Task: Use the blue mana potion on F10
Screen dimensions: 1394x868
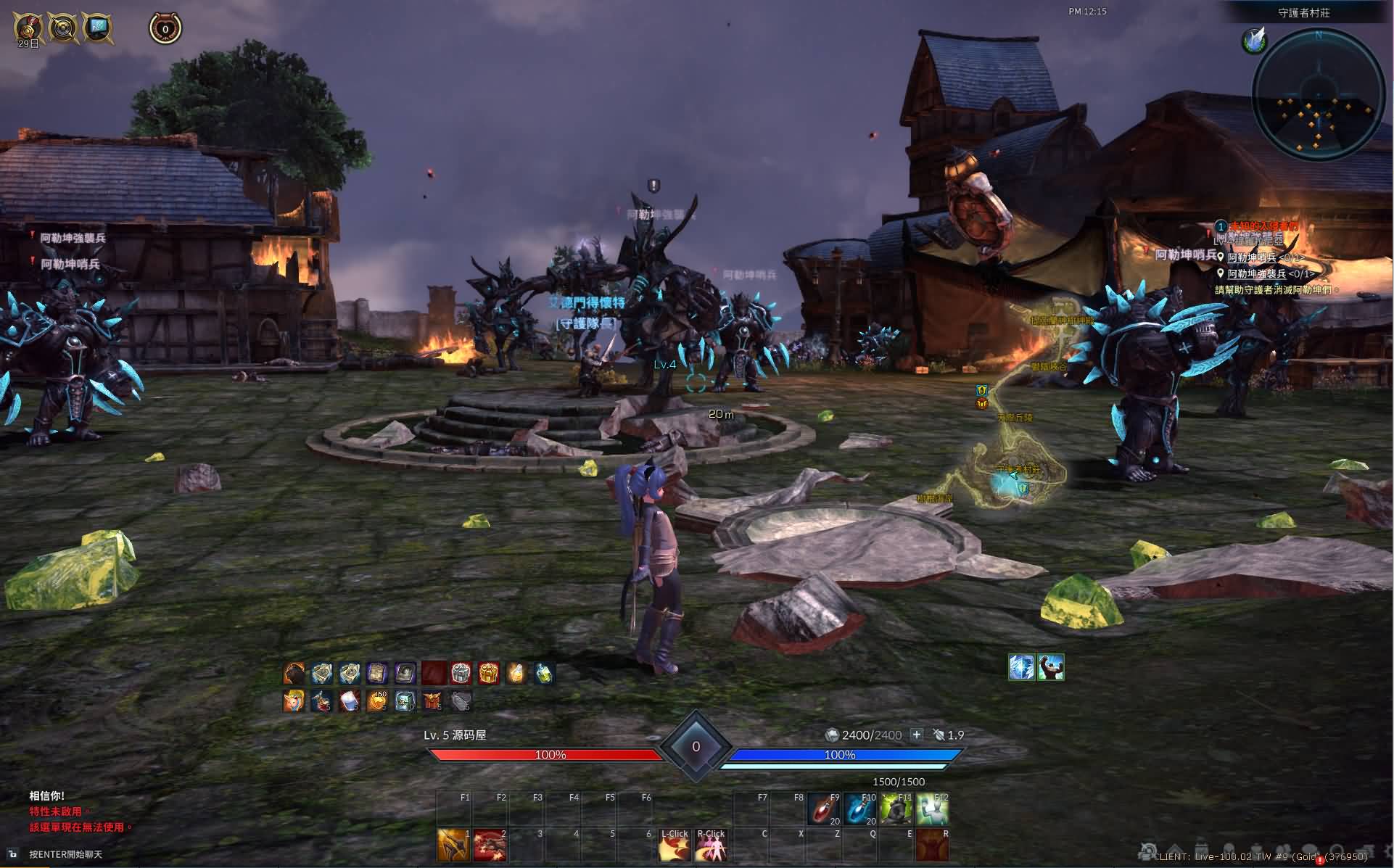Action: [859, 809]
